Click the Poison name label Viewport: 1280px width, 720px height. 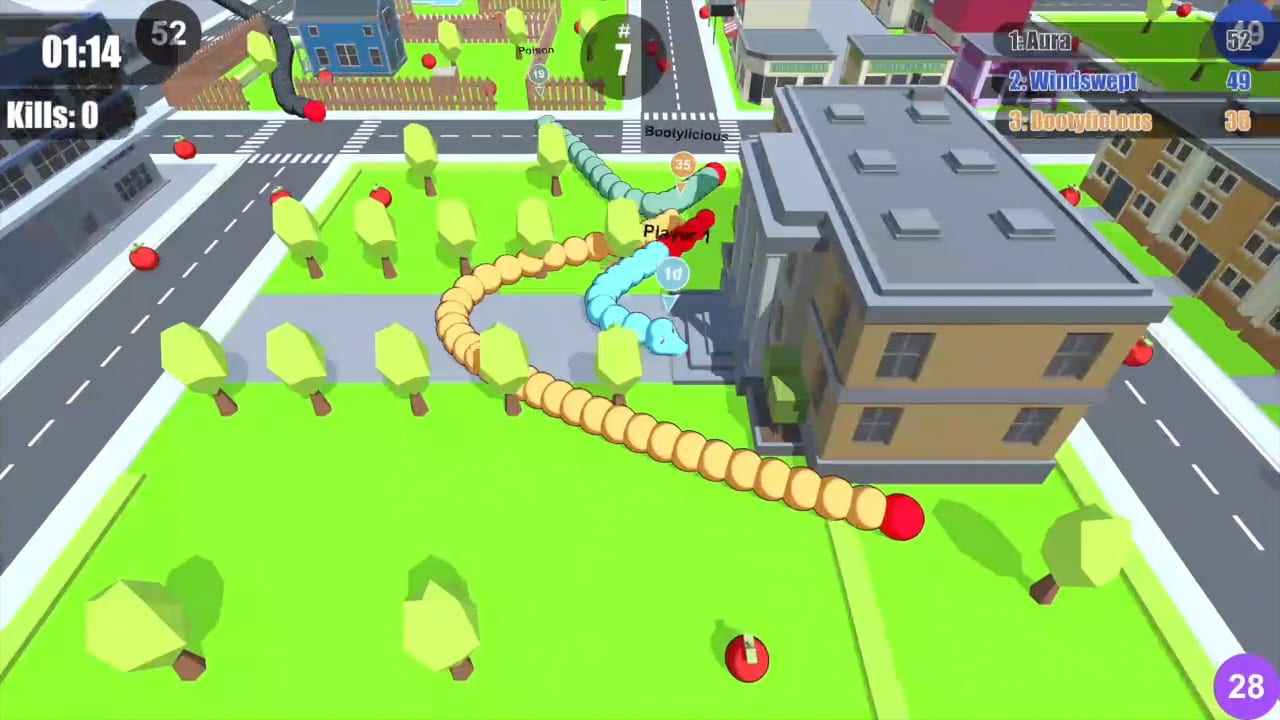point(536,49)
